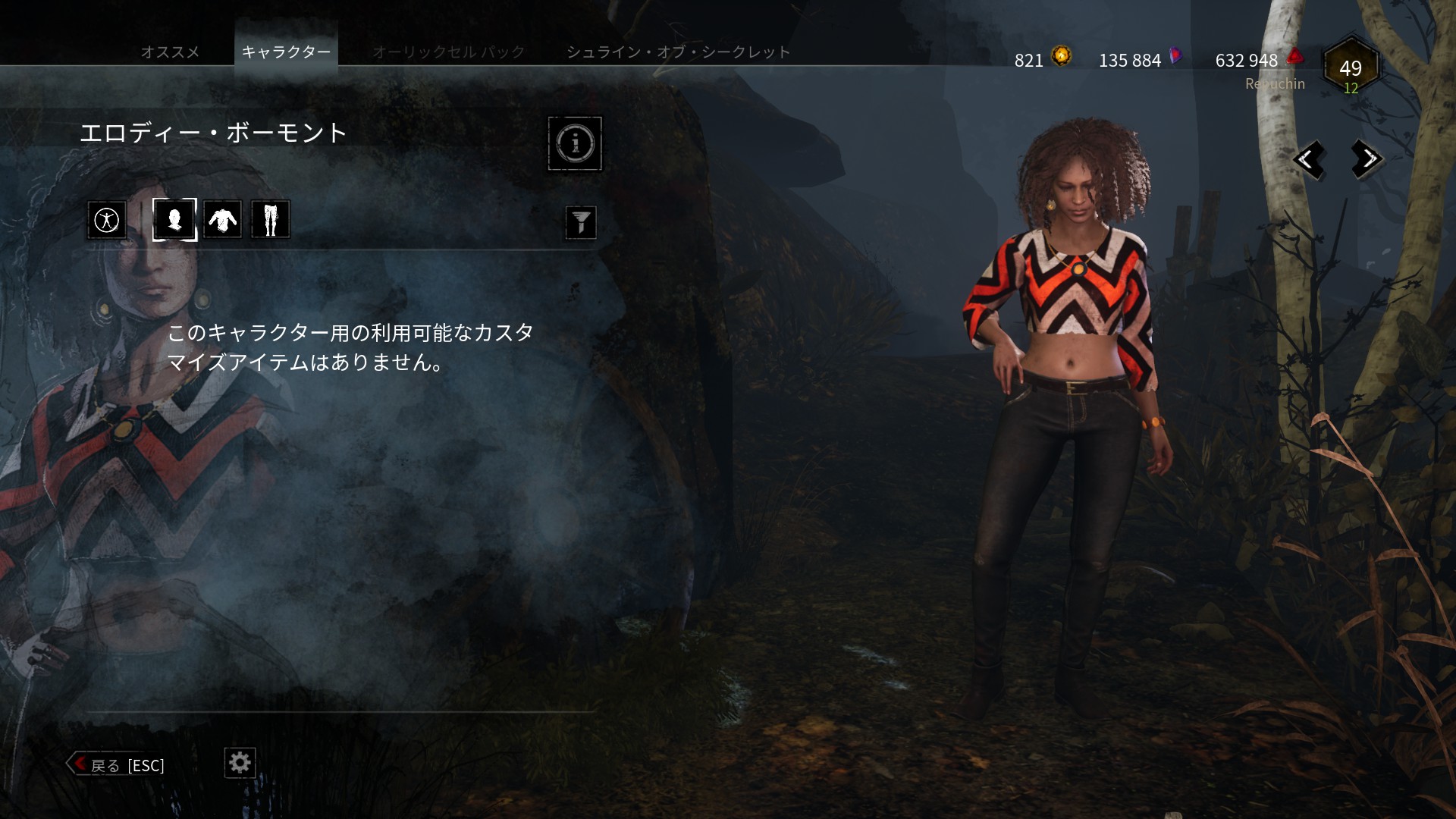
Task: Select the オーリックセル パック tab
Action: 447,52
